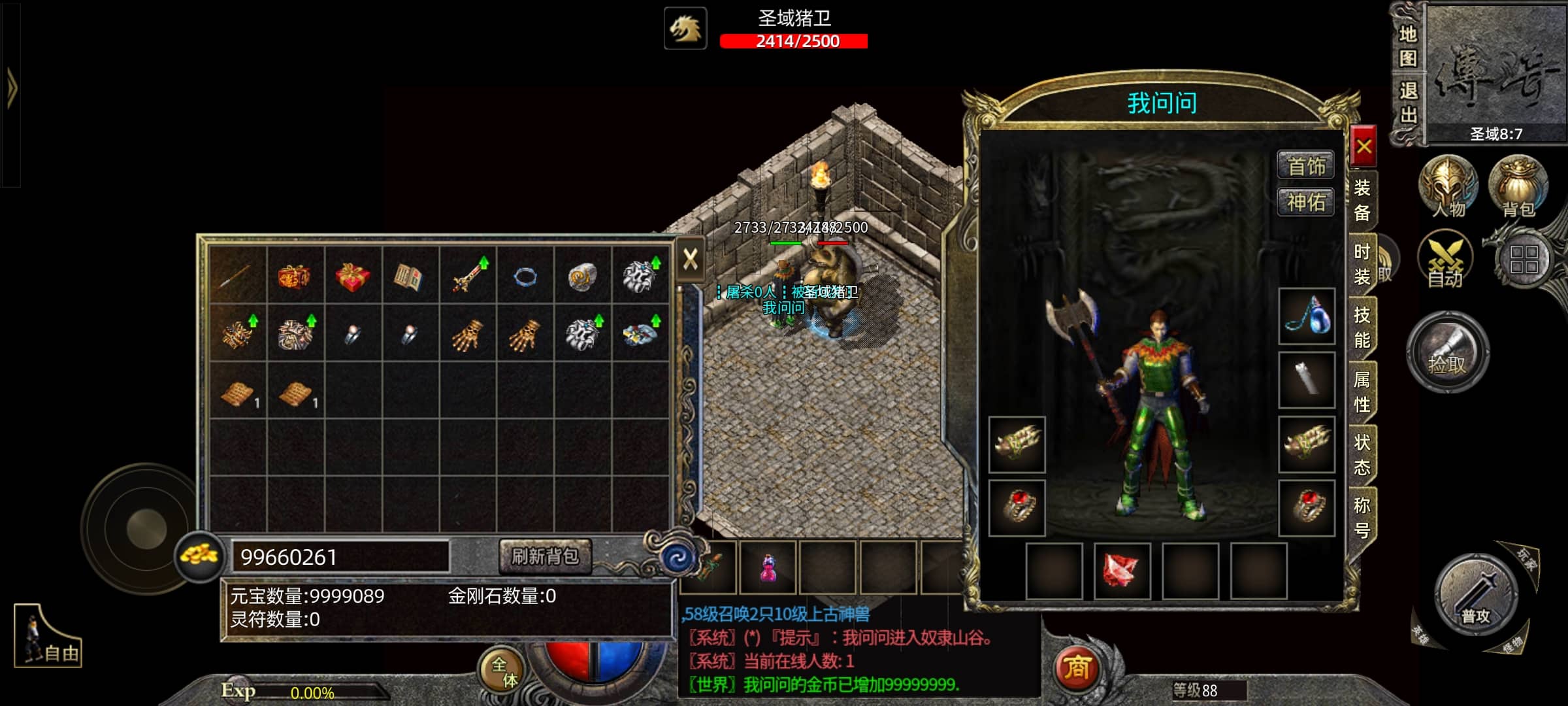Image resolution: width=1568 pixels, height=706 pixels.
Task: Select the red gem equipment slot
Action: coord(1122,571)
